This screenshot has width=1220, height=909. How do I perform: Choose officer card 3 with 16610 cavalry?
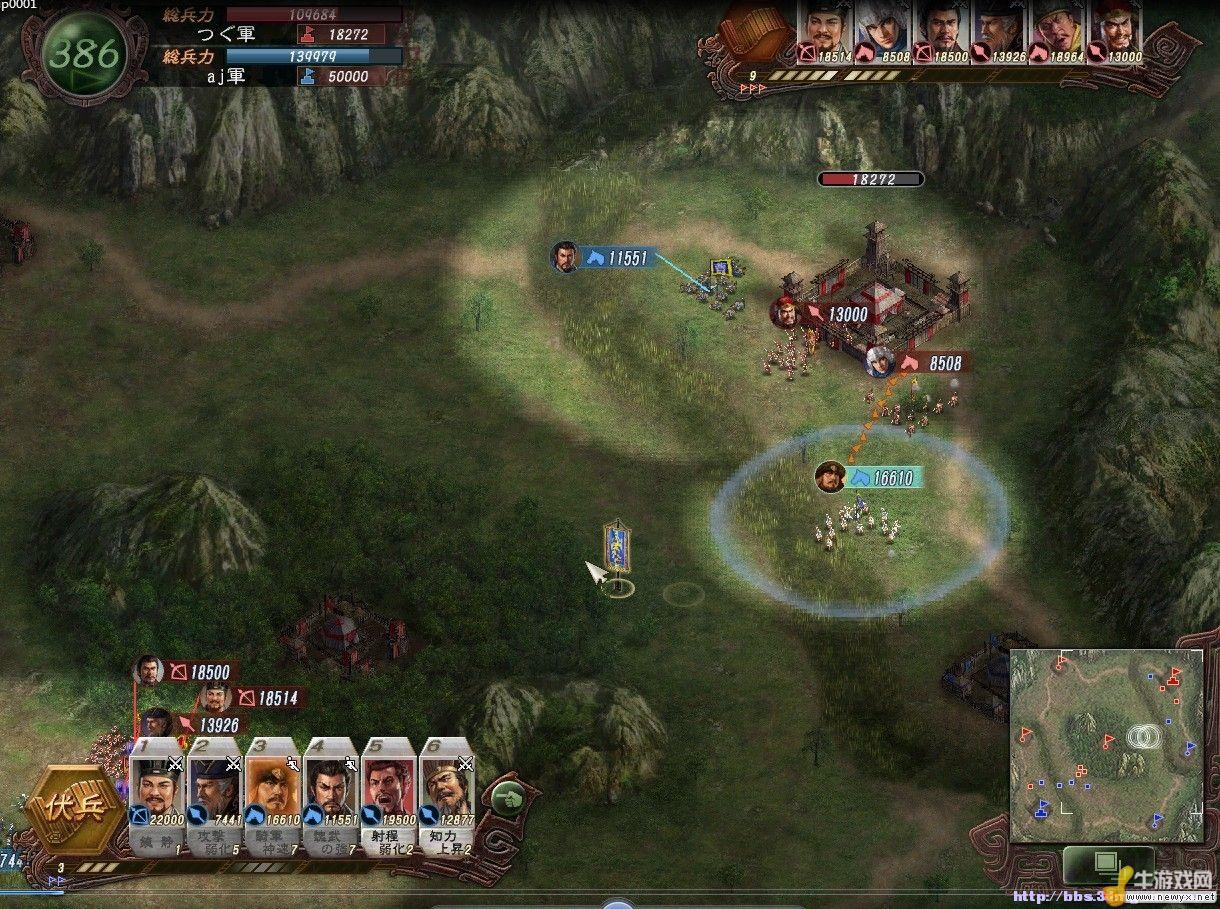pyautogui.click(x=272, y=795)
